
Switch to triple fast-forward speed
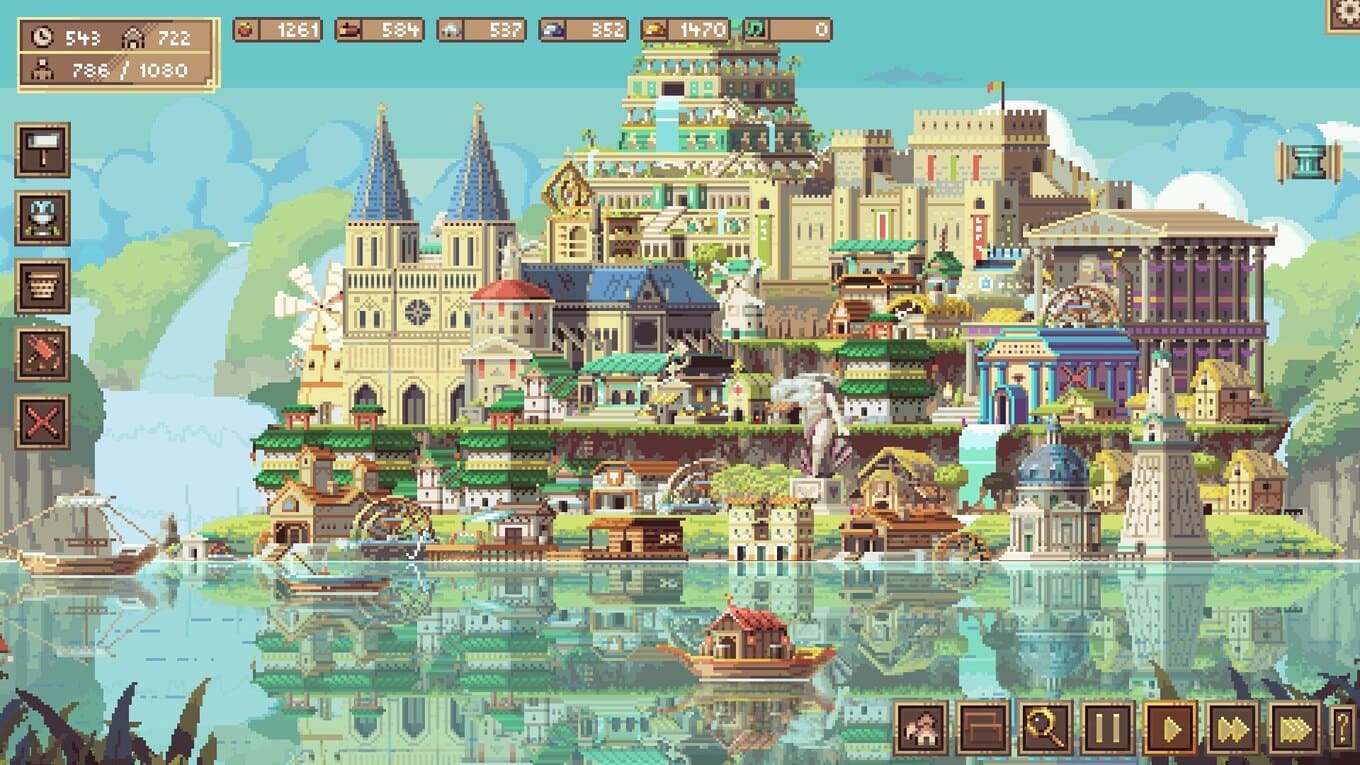click(1295, 728)
